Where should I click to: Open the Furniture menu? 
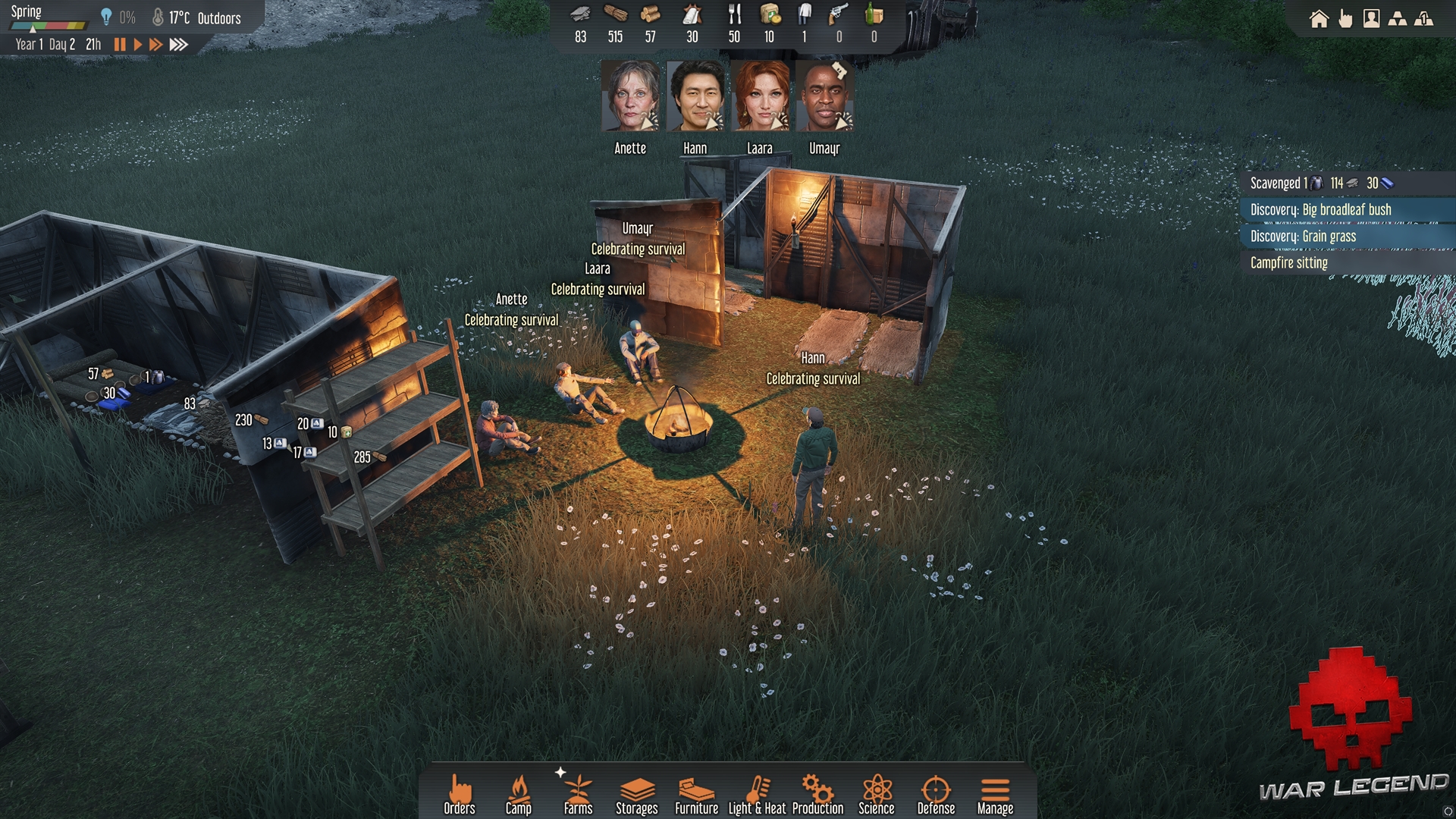696,794
